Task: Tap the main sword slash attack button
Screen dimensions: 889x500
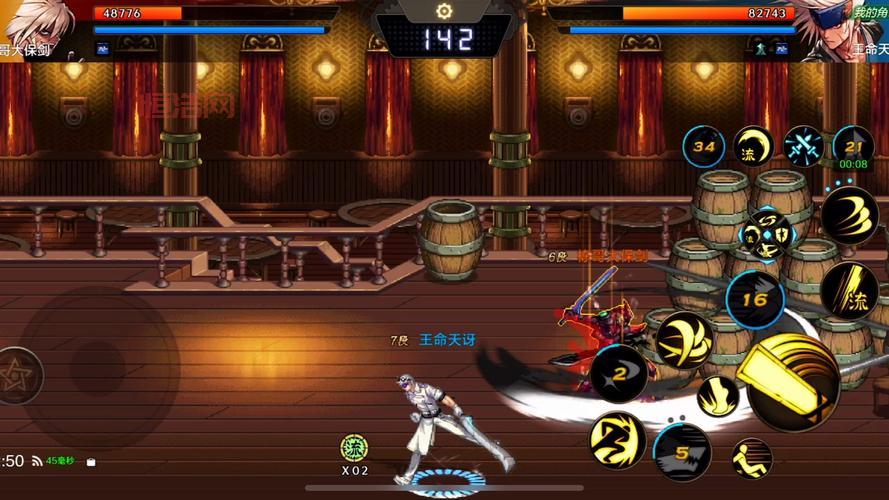Action: [793, 381]
